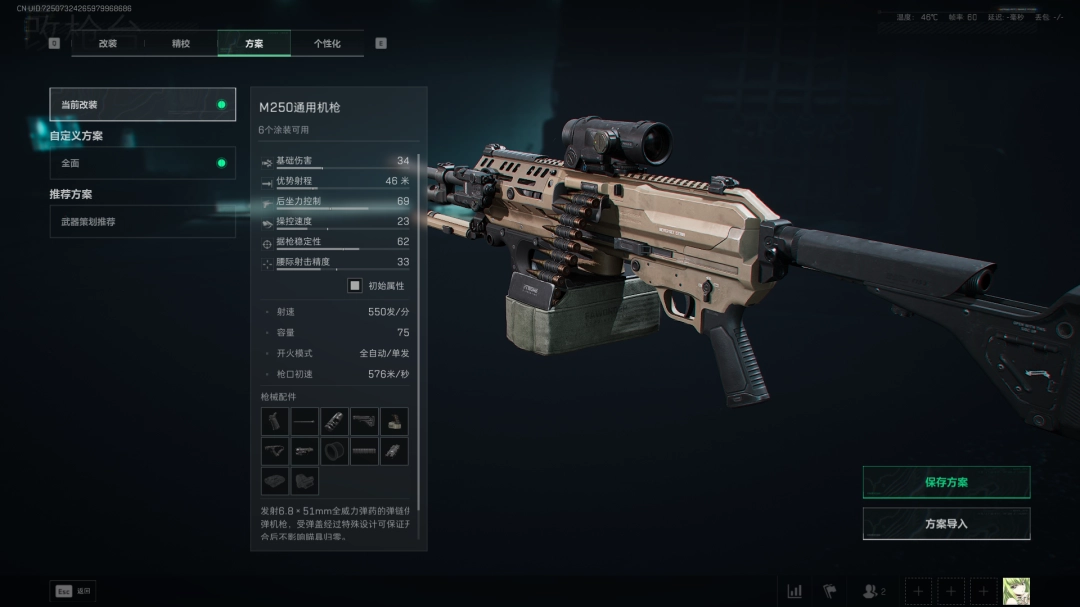Select the ammo belt attachment slot
1080x607 pixels.
point(364,451)
